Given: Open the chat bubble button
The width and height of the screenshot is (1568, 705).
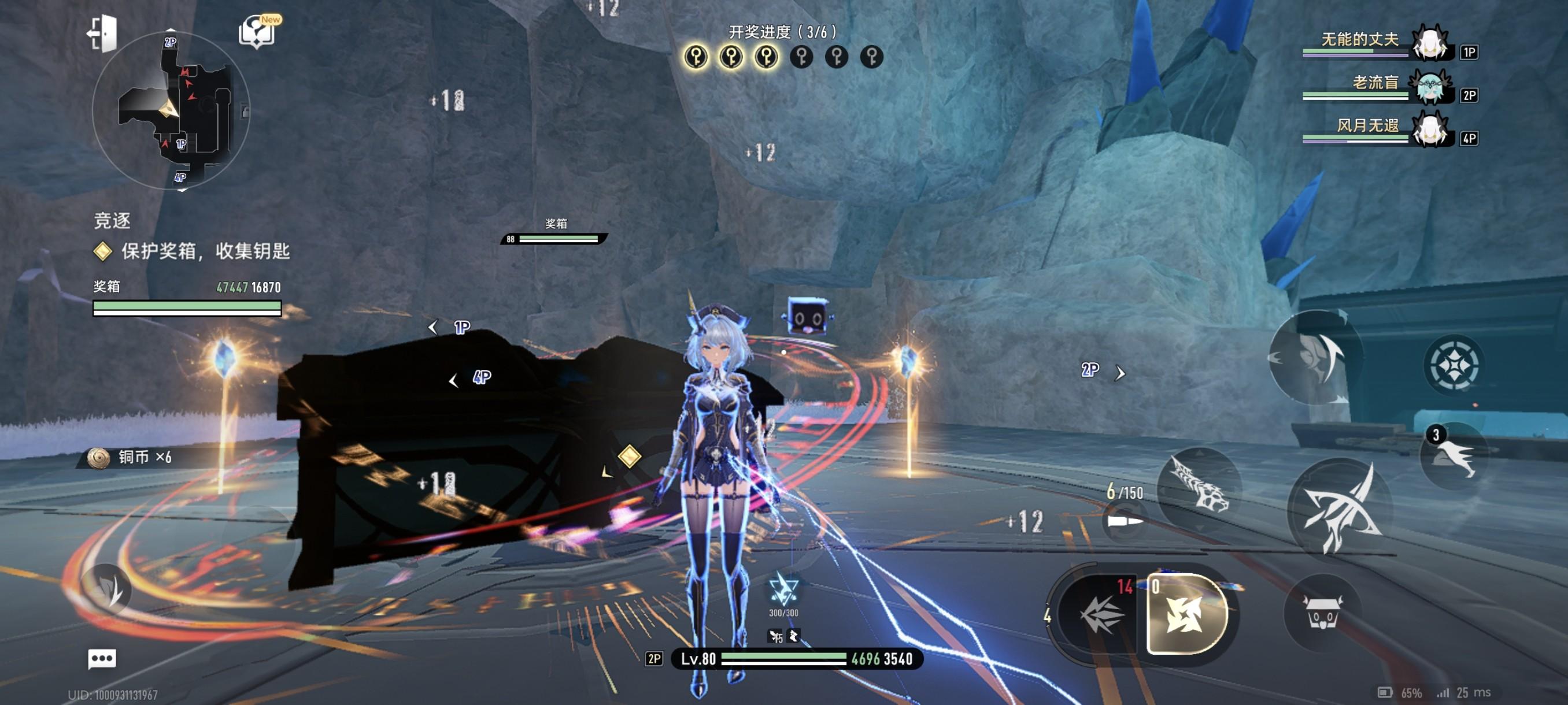Looking at the screenshot, I should click(x=102, y=659).
